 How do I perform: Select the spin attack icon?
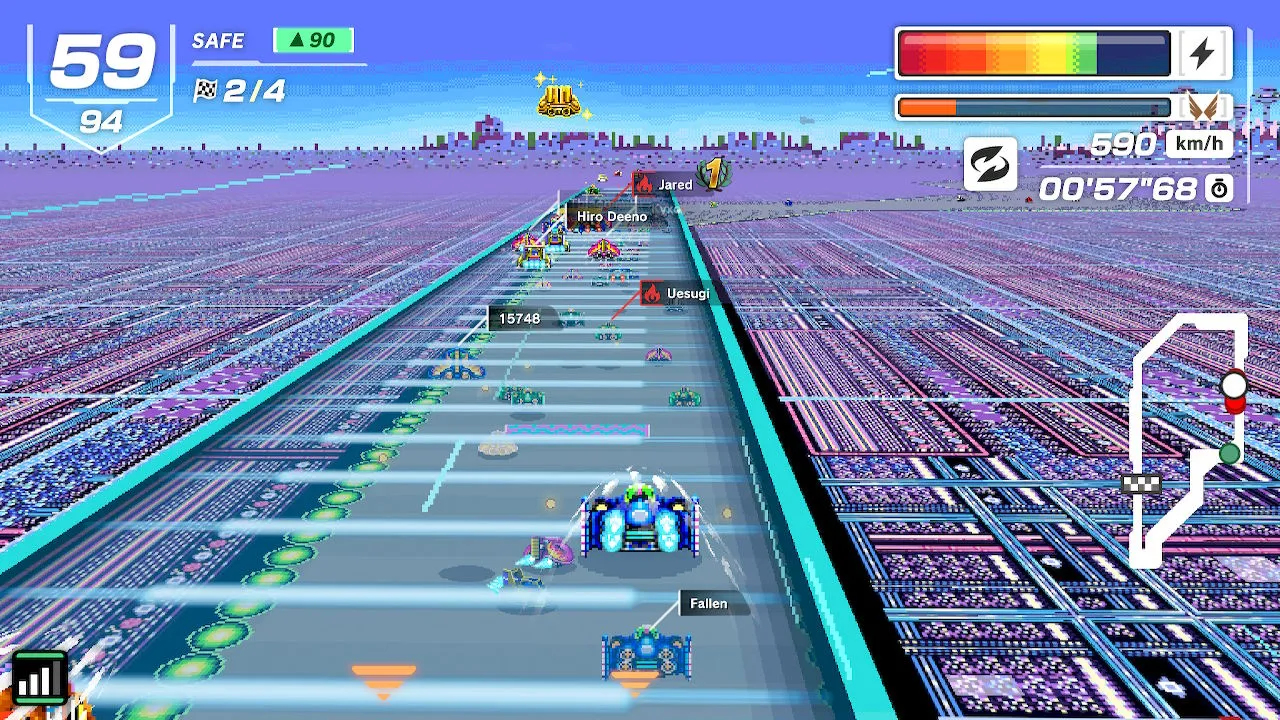[990, 165]
